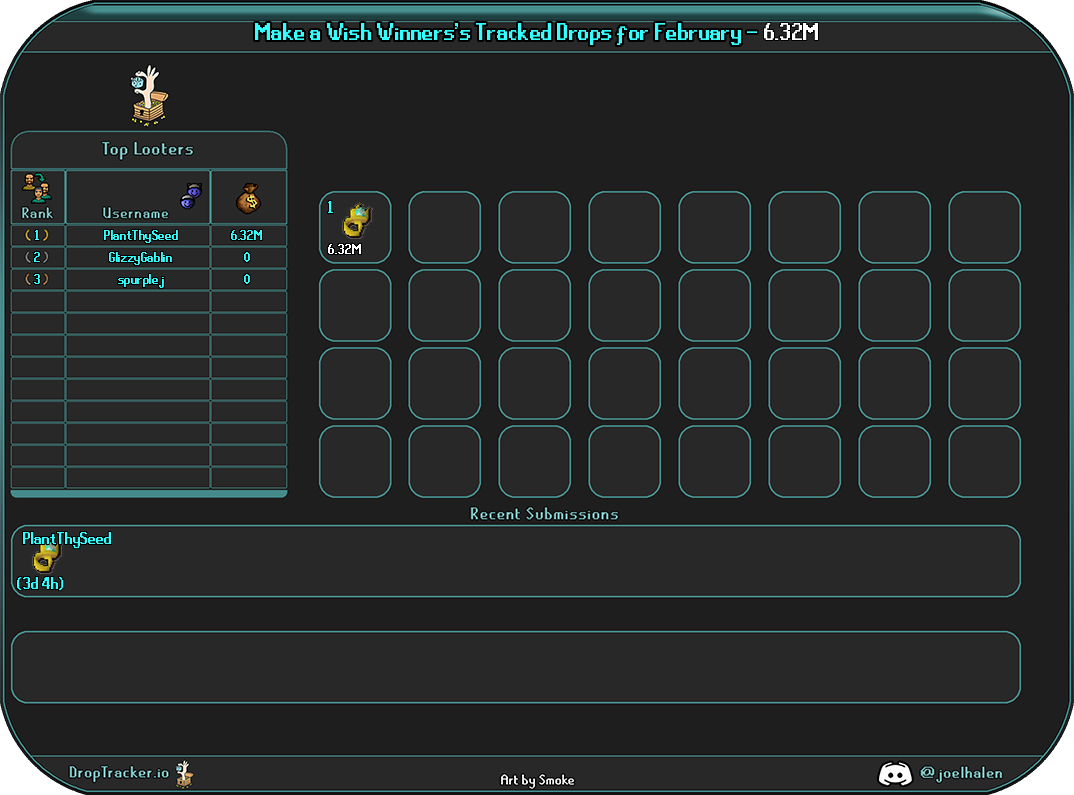Click the 6.32M gold ring drop slot
Image resolution: width=1074 pixels, height=795 pixels.
[355, 228]
